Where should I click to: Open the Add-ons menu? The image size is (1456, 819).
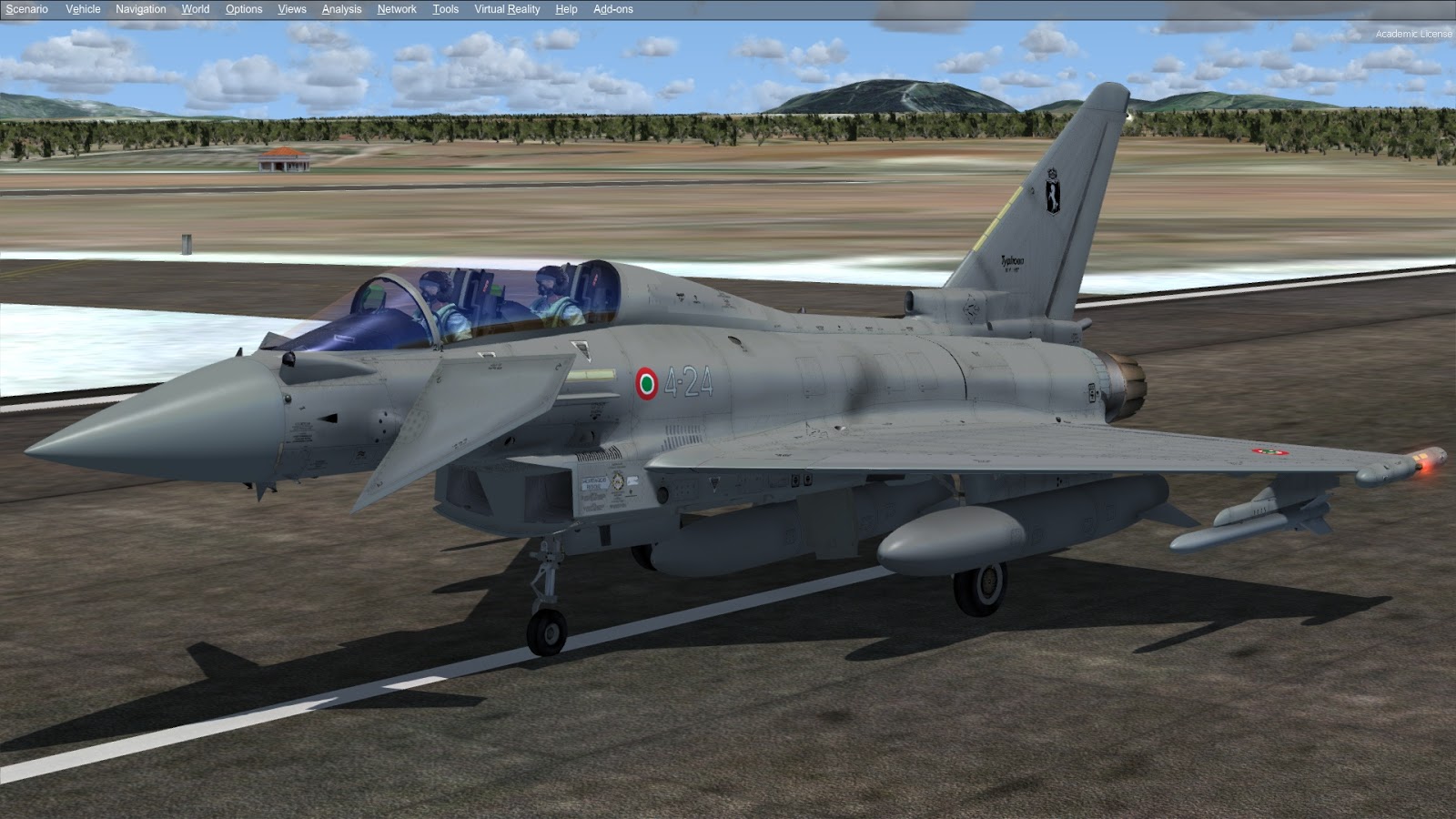pos(613,9)
